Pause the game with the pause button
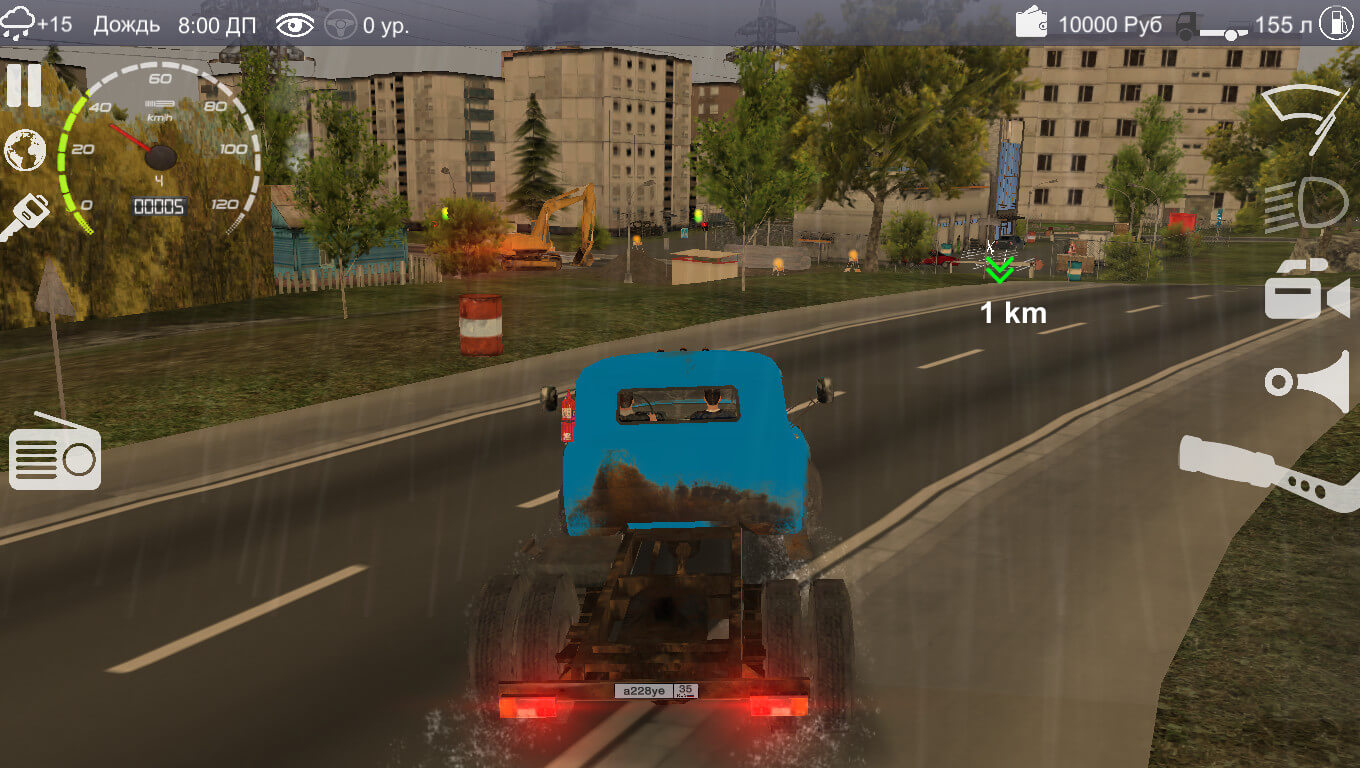This screenshot has width=1360, height=768. [x=24, y=86]
